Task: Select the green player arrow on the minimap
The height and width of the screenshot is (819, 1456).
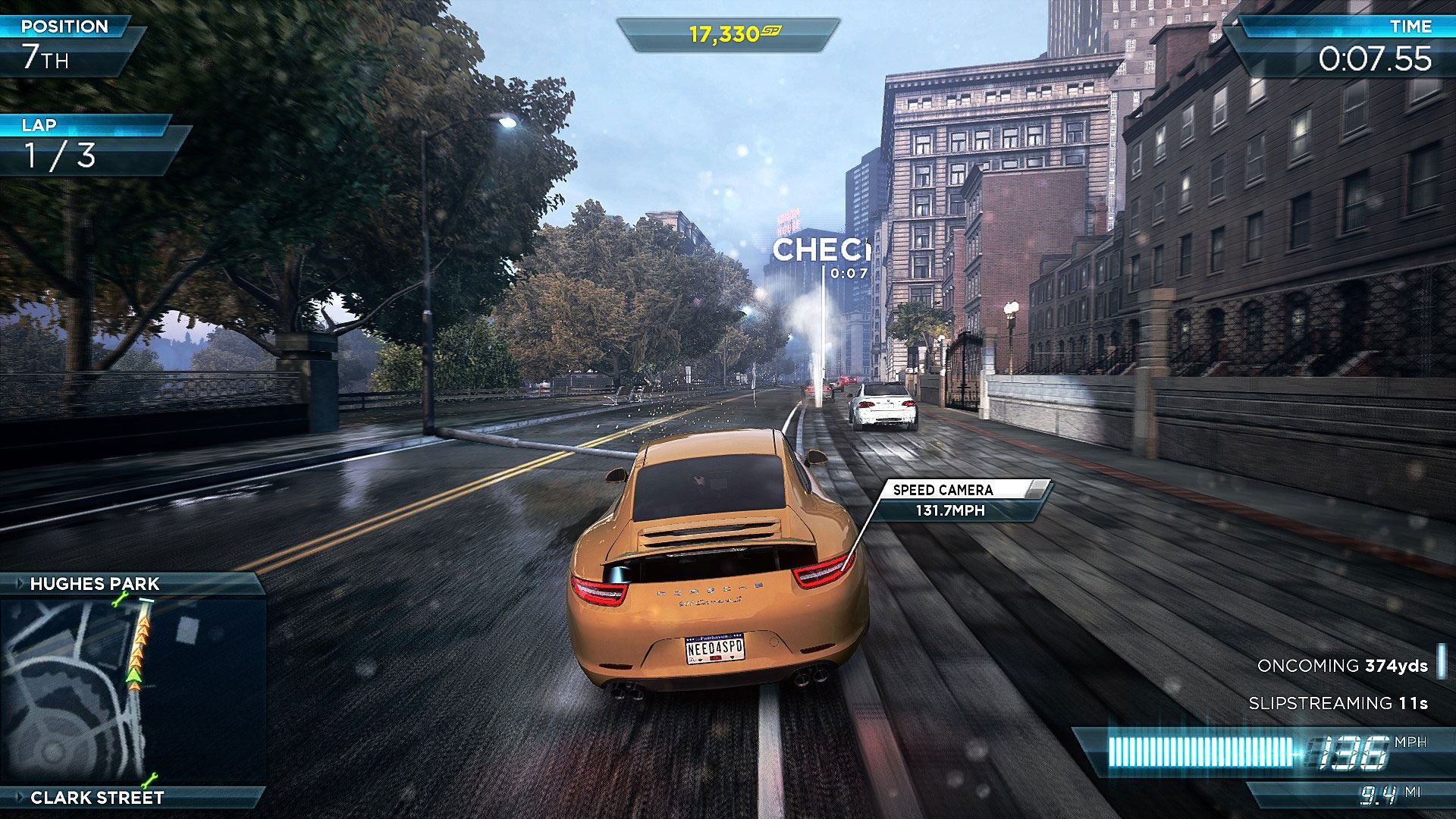Action: 134,674
